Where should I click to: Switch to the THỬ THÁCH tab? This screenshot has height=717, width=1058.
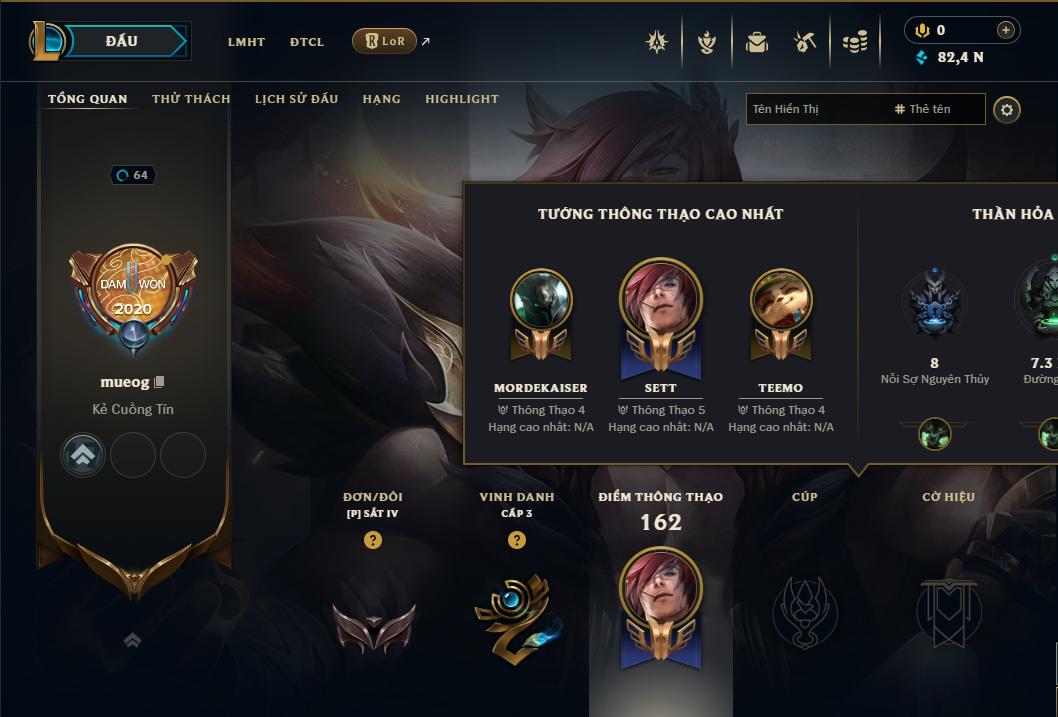(x=191, y=99)
